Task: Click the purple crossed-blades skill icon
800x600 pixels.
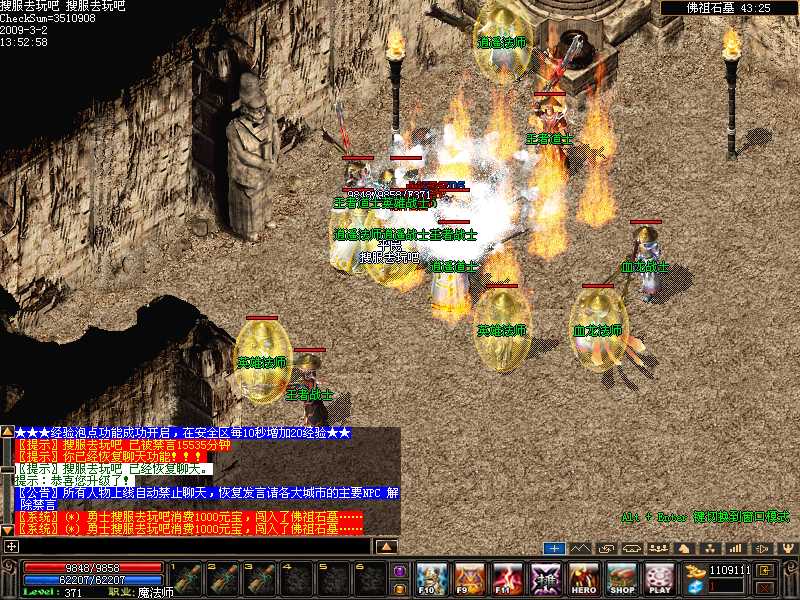Action: coord(546,579)
